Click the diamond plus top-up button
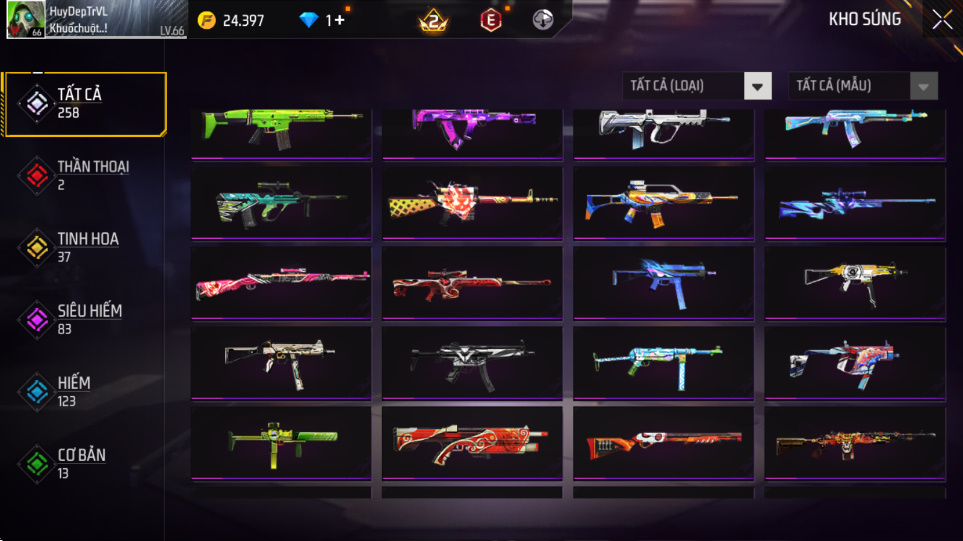963x541 pixels. [340, 20]
